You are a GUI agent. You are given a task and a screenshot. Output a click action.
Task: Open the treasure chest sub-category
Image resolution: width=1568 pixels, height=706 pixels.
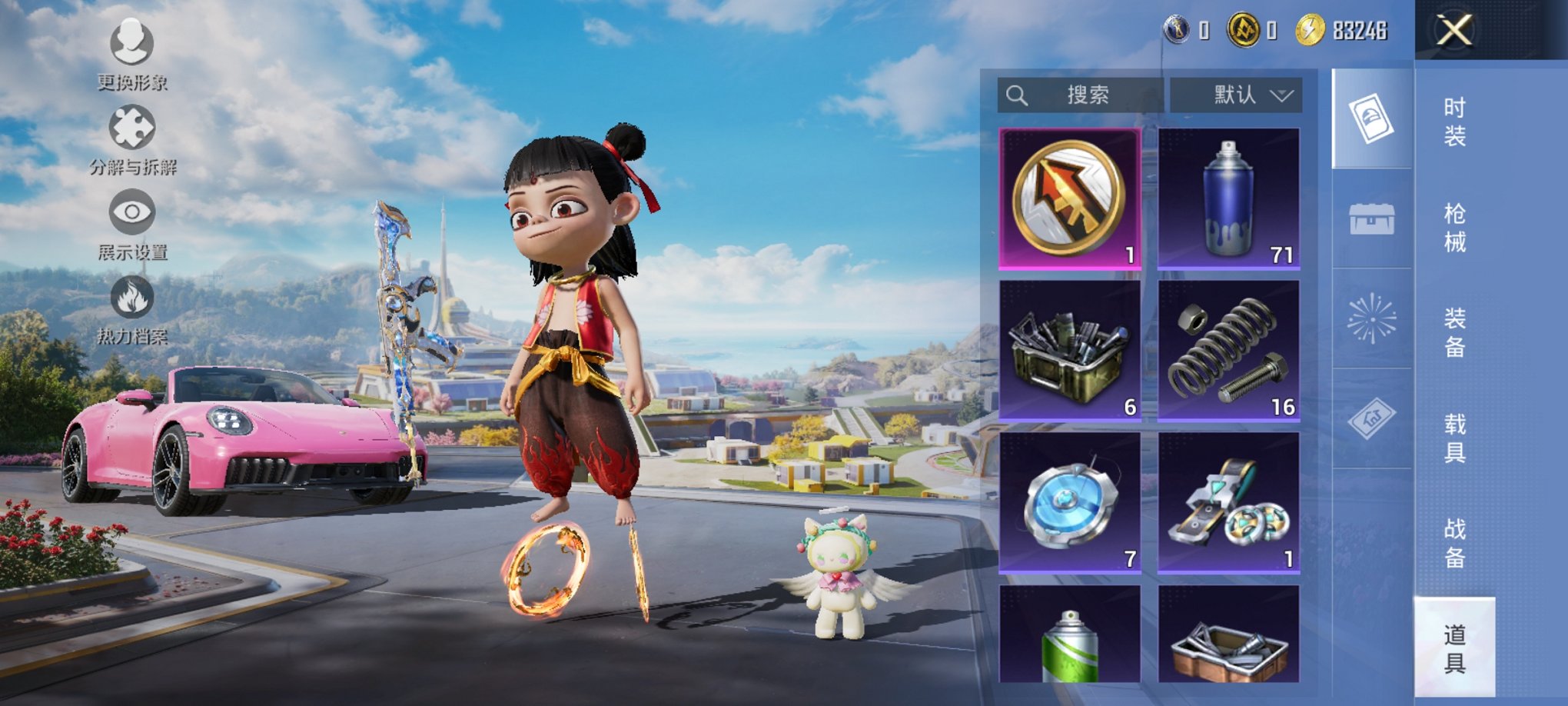(1372, 219)
